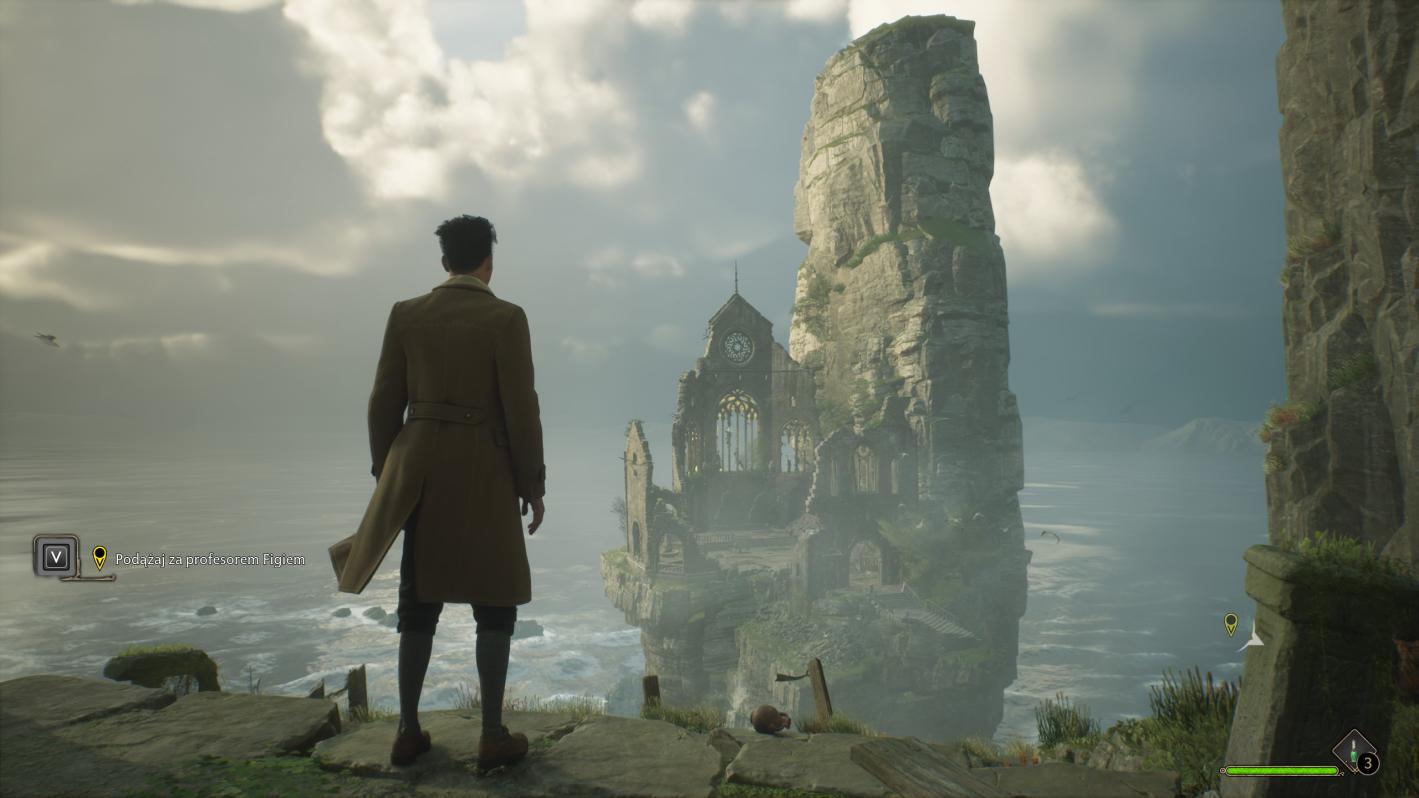Click the objective text Podążaj za profesorem Figiem
The width and height of the screenshot is (1419, 798).
coord(210,559)
